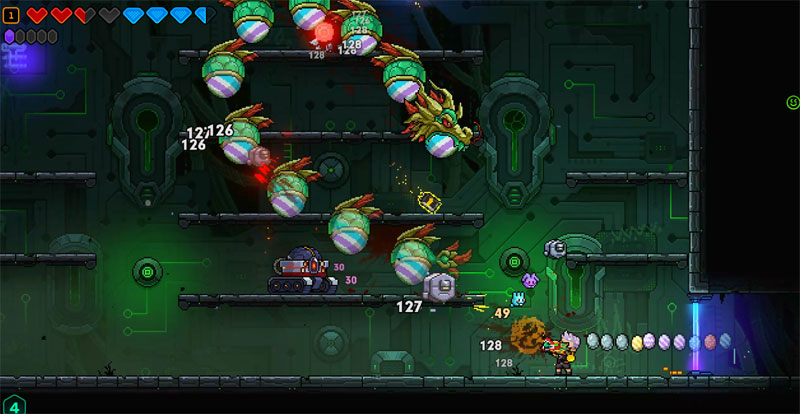Click the orange box showing 1
Viewport: 800px width, 414px height.
(11, 15)
